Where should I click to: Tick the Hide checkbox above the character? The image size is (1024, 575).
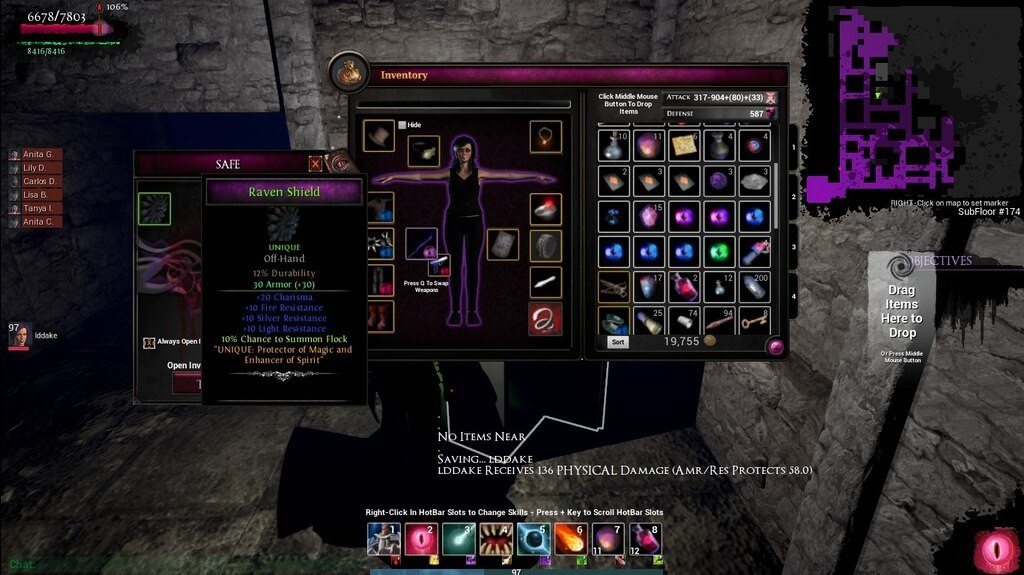(402, 125)
